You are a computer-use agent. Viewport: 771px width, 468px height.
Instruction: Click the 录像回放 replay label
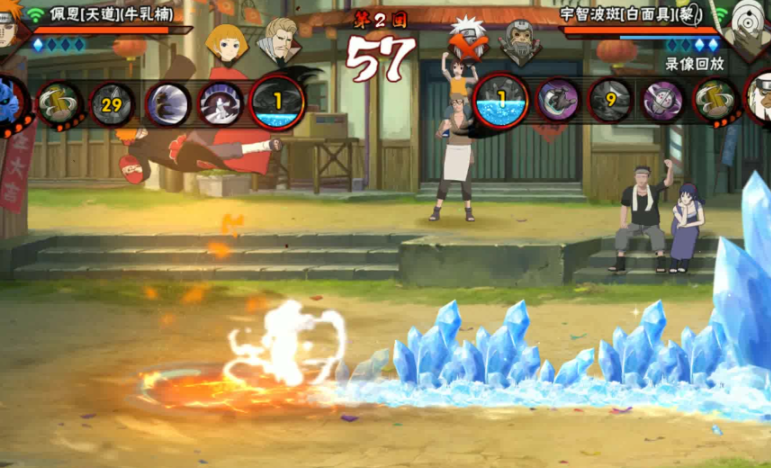(695, 63)
